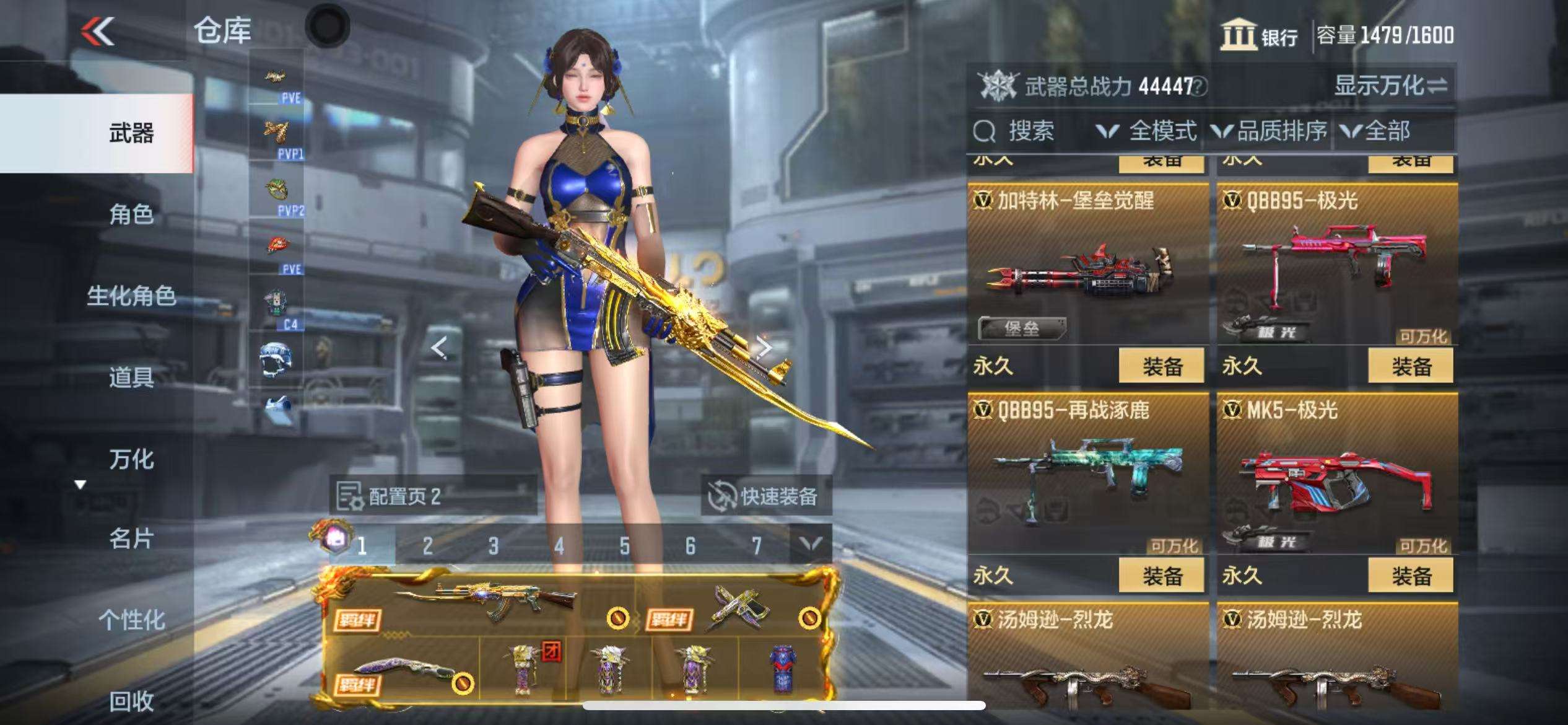Equip the 加特林-堡垒觉醒 weapon
Viewport: 1568px width, 725px height.
coord(1161,366)
